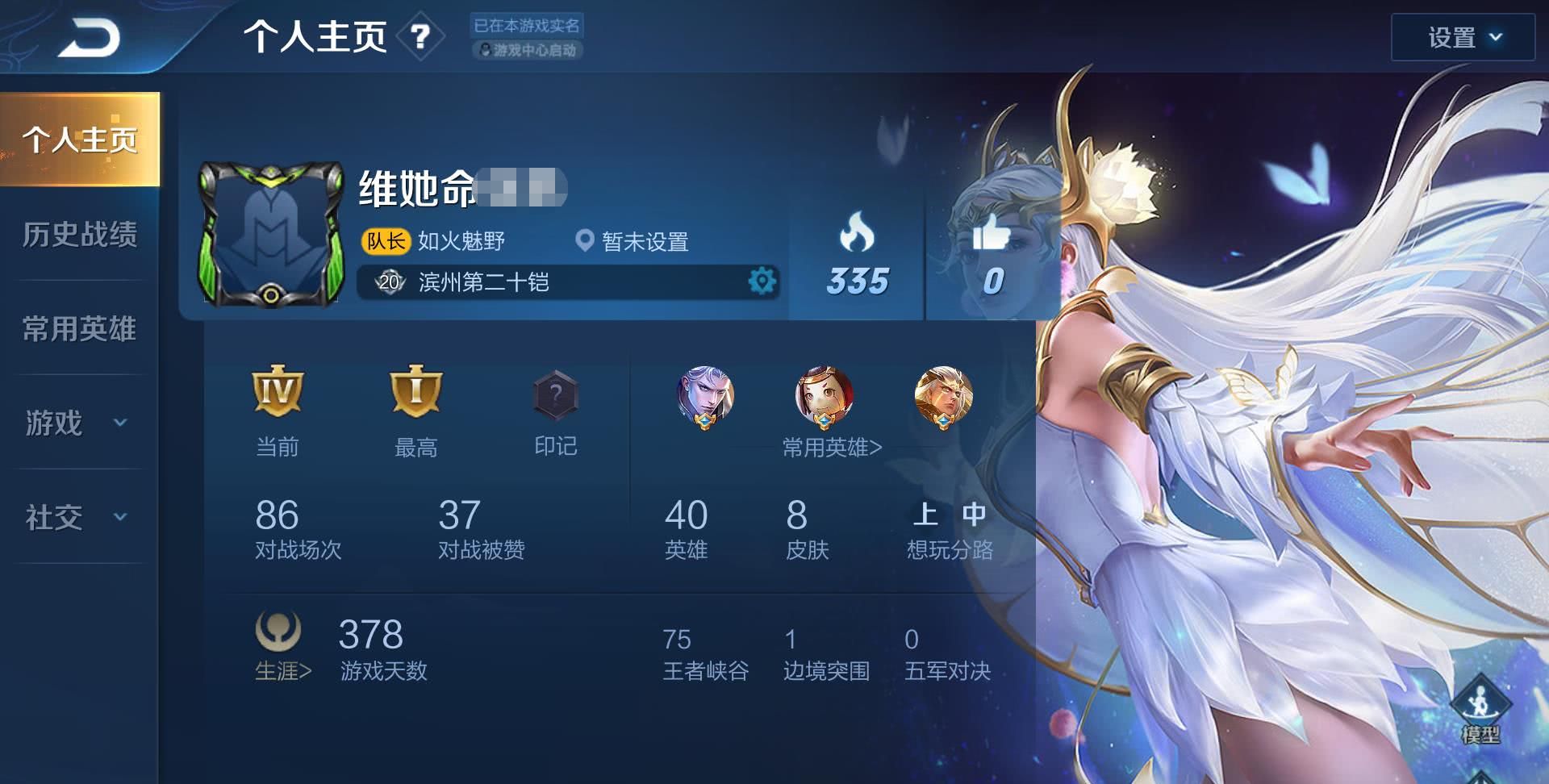
Task: Open the 常用英雄 sidebar tab
Action: tap(78, 329)
